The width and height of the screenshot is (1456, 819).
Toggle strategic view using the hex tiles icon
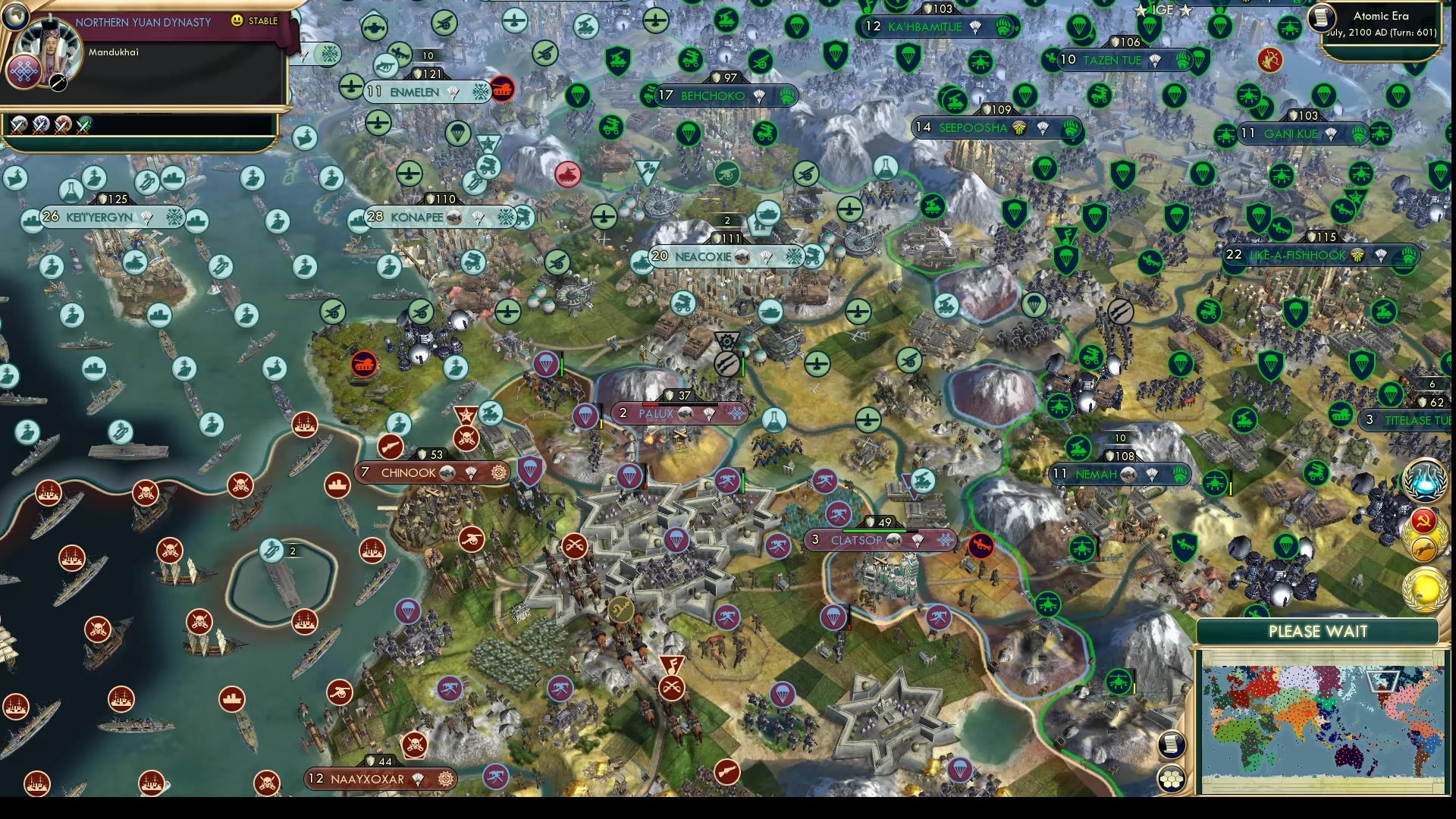tap(1172, 779)
